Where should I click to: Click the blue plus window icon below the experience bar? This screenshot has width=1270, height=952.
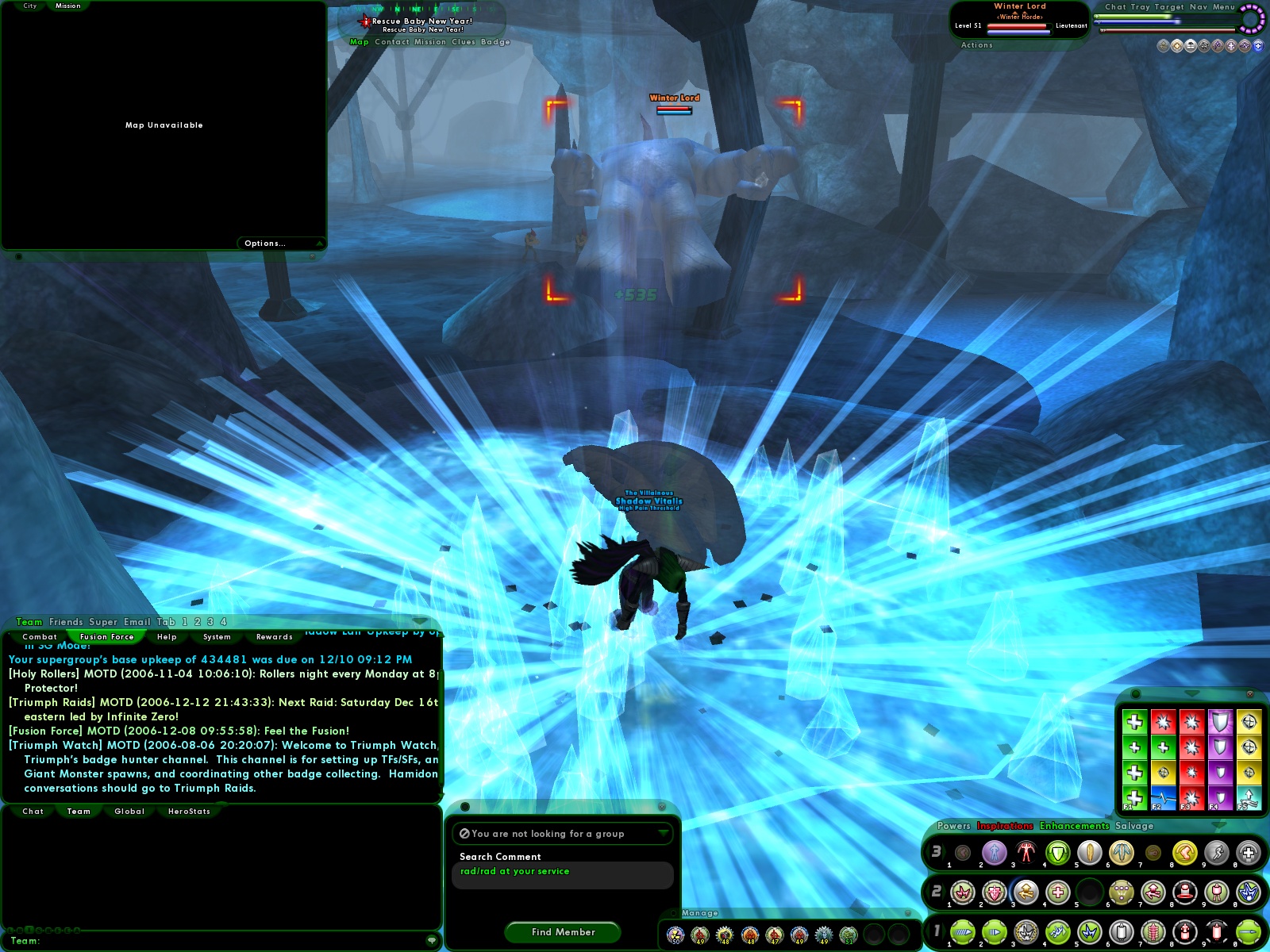[x=1258, y=46]
